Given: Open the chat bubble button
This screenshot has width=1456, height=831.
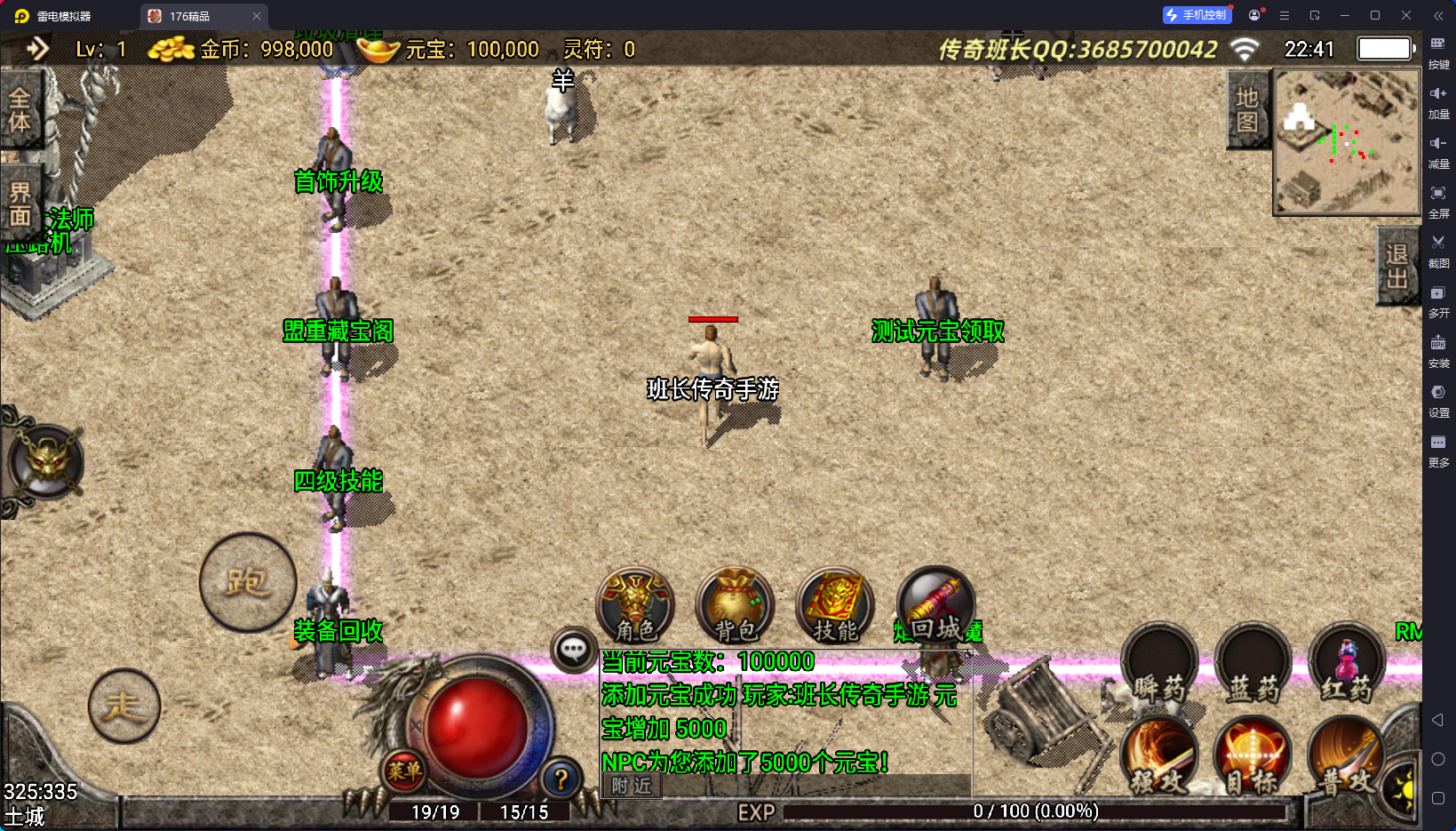Looking at the screenshot, I should pyautogui.click(x=573, y=650).
